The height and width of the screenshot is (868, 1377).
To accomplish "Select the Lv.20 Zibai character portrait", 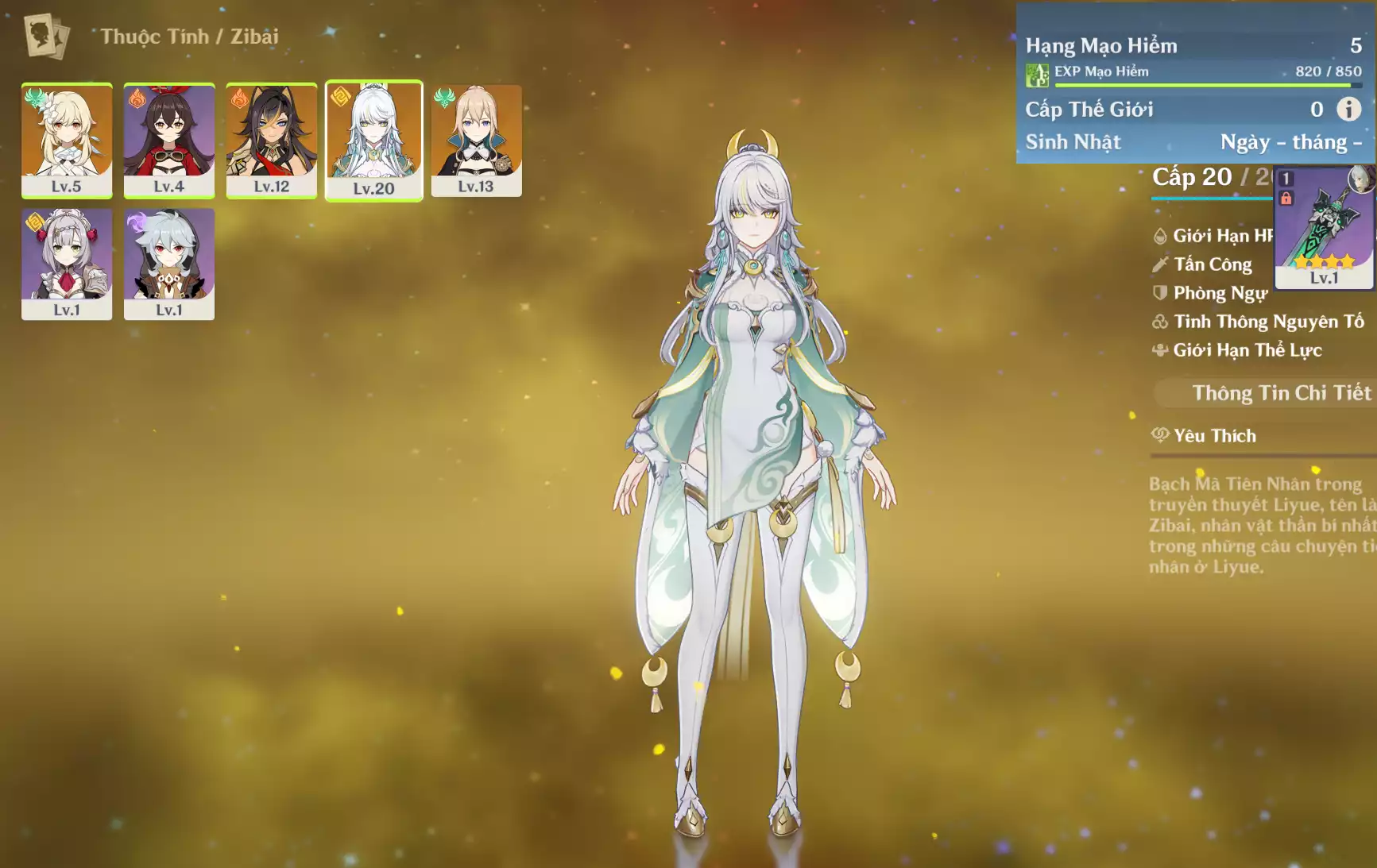I will (x=374, y=141).
